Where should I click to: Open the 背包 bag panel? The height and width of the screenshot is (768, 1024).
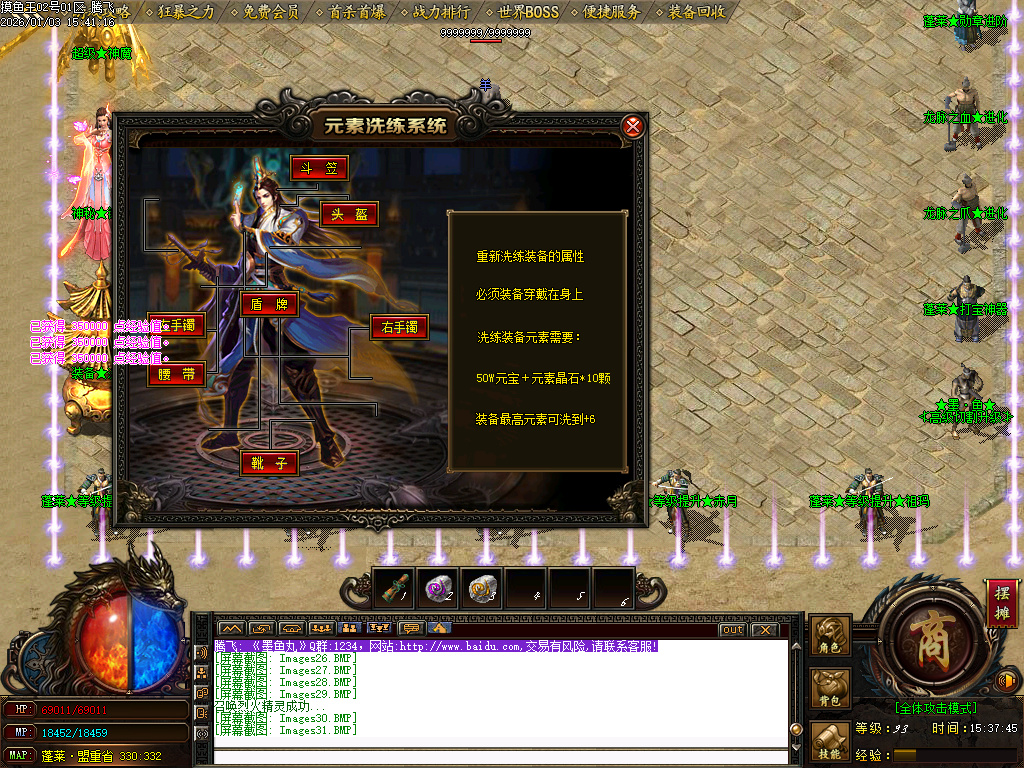pyautogui.click(x=830, y=688)
